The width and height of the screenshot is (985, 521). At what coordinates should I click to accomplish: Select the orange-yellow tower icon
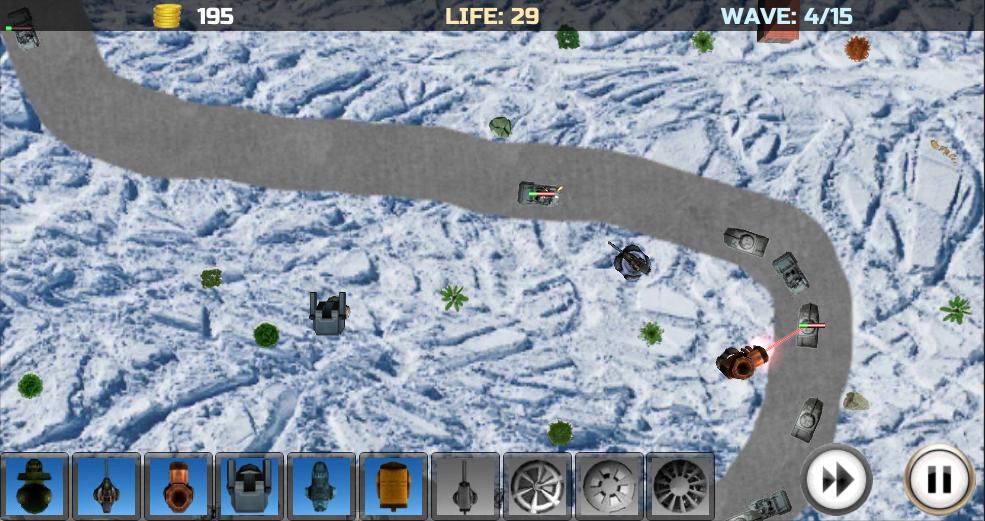(394, 486)
